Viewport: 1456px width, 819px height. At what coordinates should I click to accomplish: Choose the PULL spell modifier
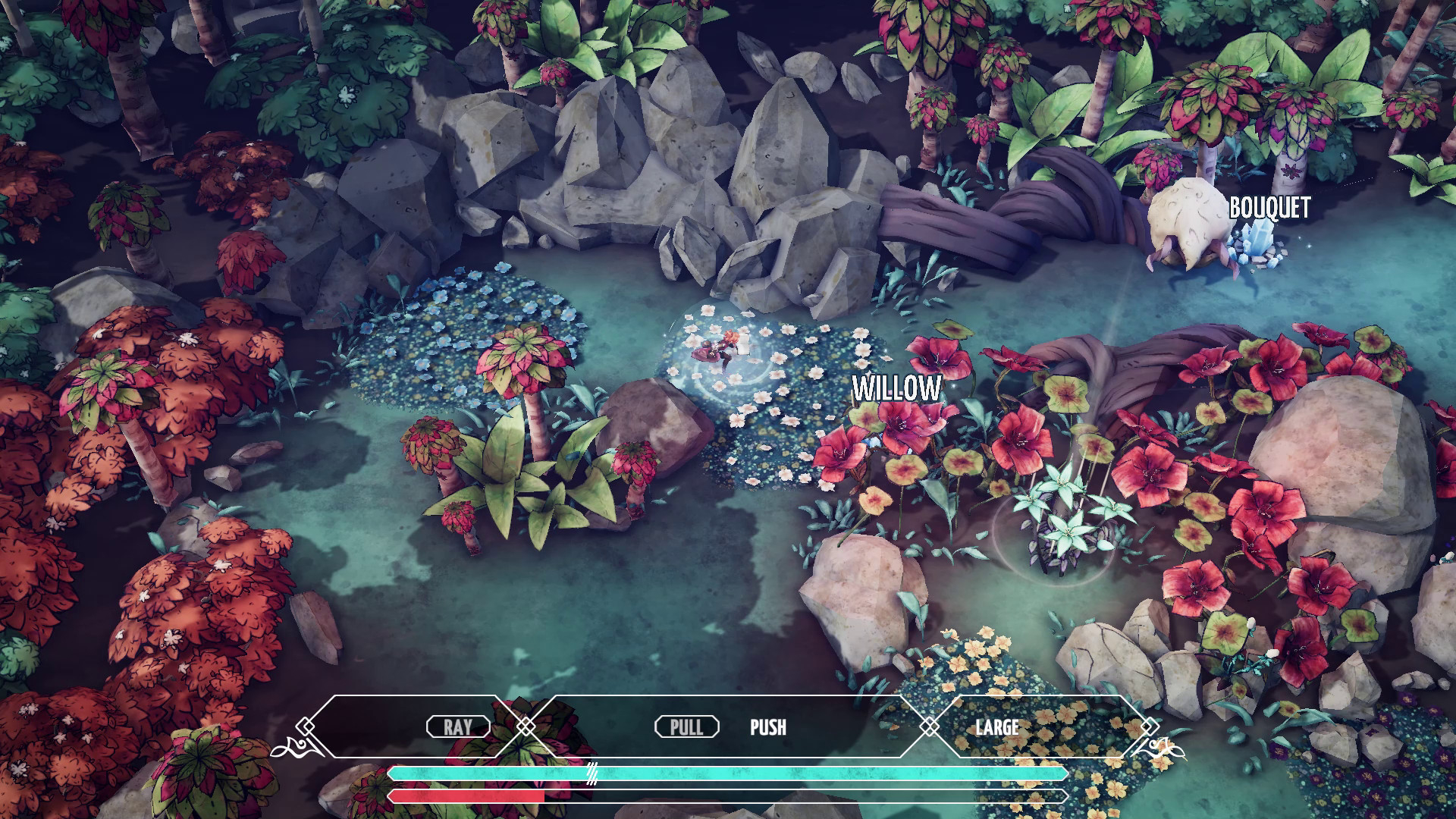click(x=686, y=727)
